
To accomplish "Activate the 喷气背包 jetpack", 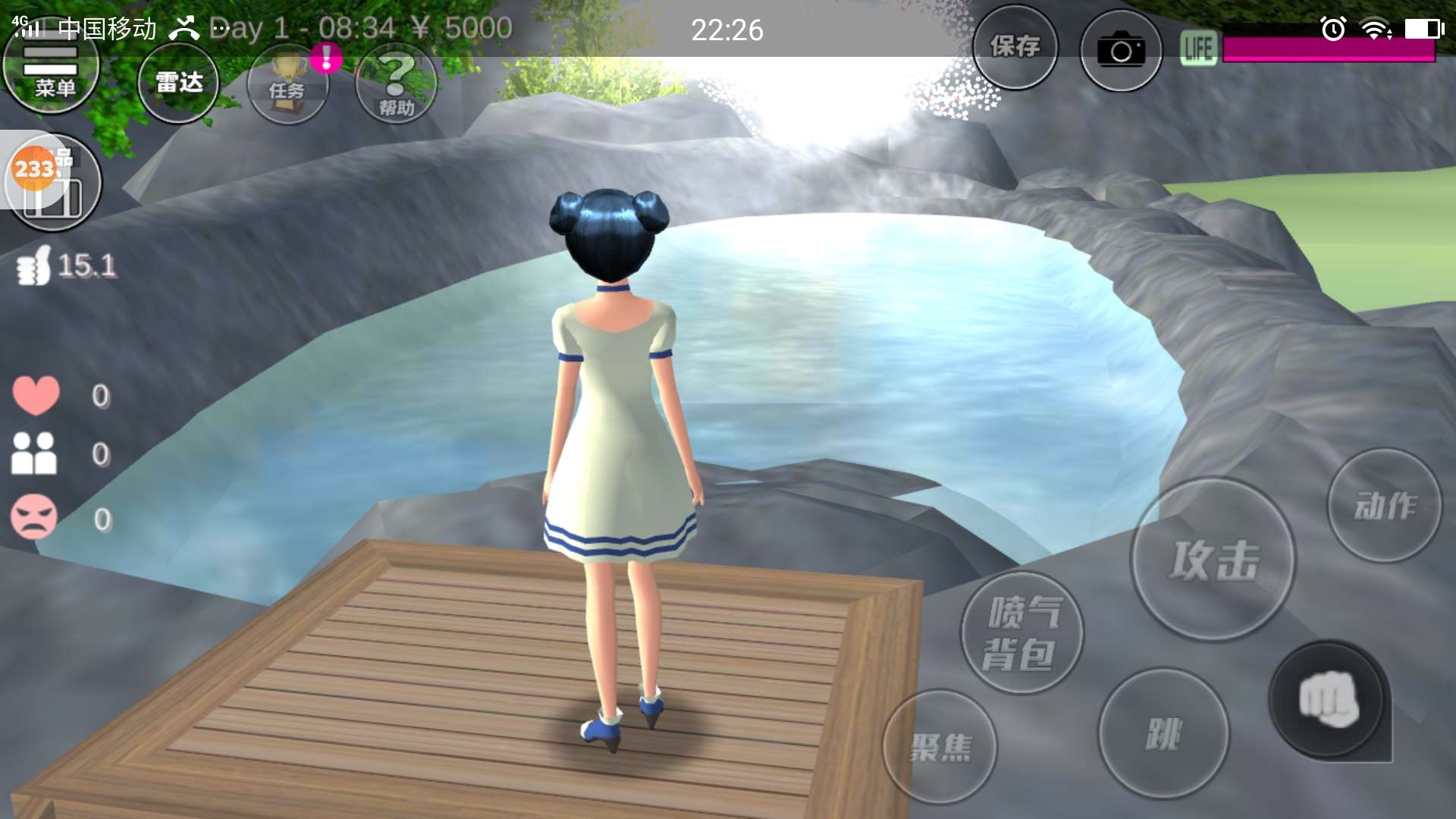I will point(1021,633).
